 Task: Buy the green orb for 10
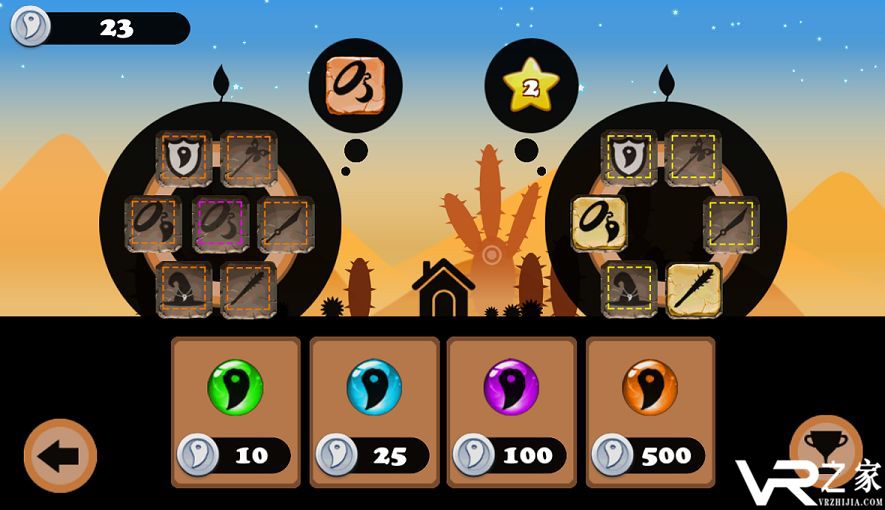235,411
